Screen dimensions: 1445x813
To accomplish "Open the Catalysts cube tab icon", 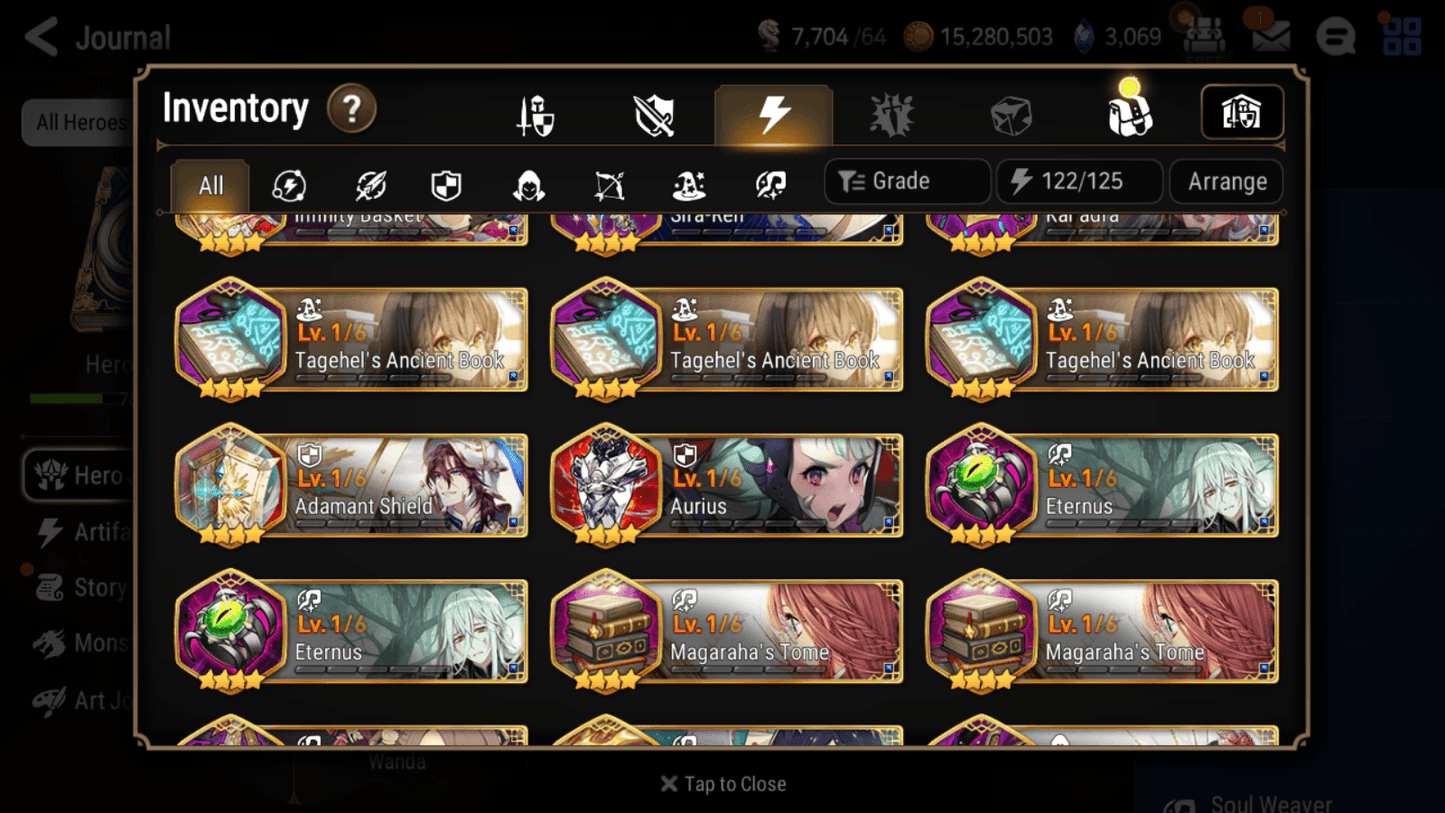I will click(x=1011, y=114).
